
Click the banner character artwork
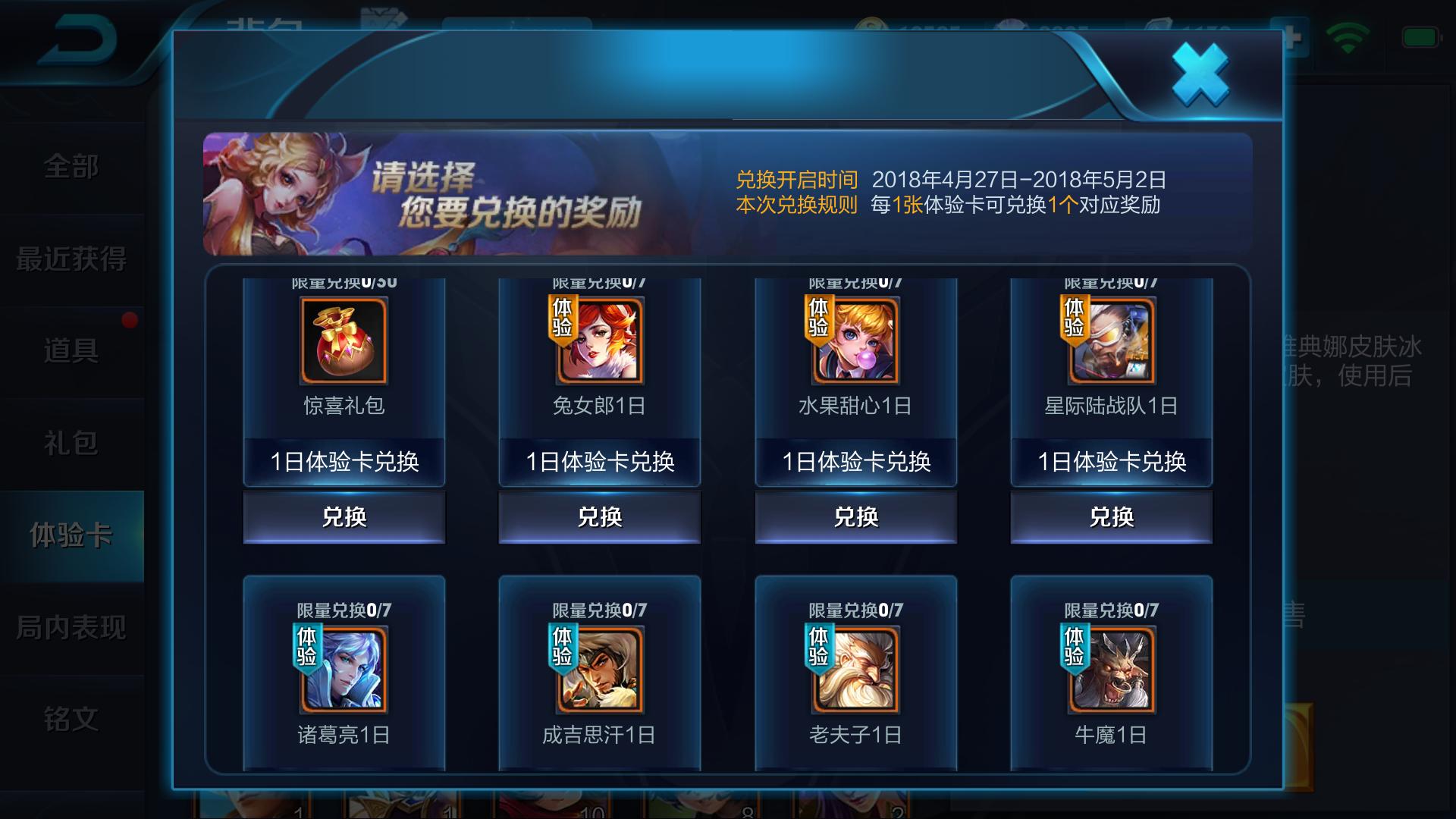pos(281,190)
